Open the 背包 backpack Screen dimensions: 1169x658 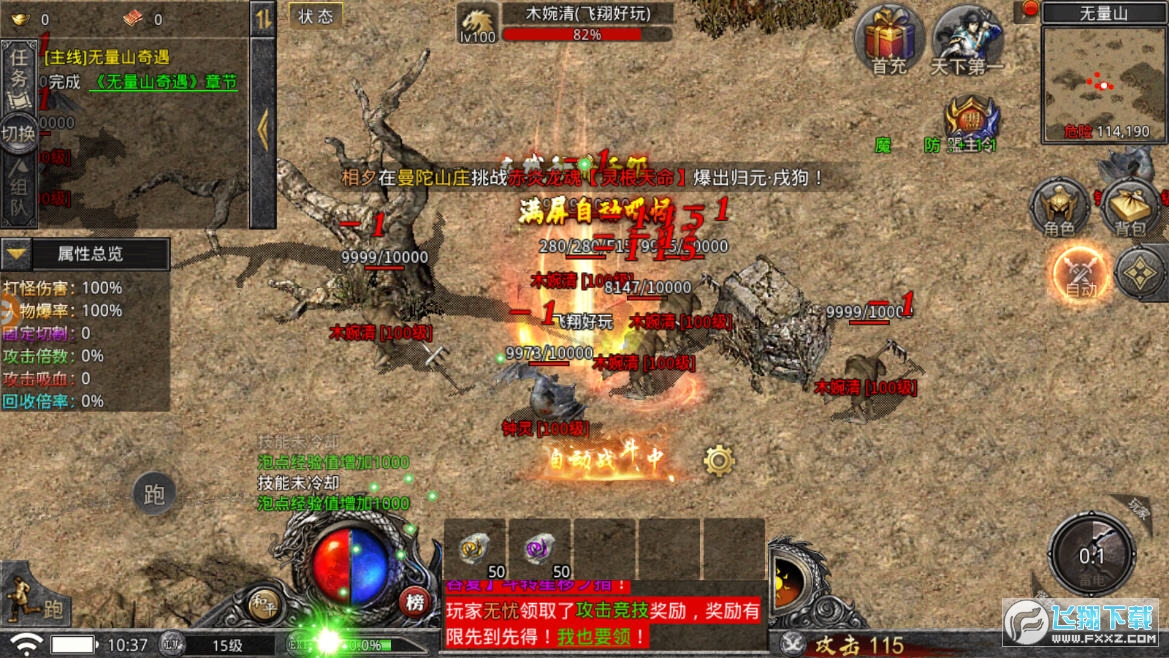click(x=1131, y=208)
